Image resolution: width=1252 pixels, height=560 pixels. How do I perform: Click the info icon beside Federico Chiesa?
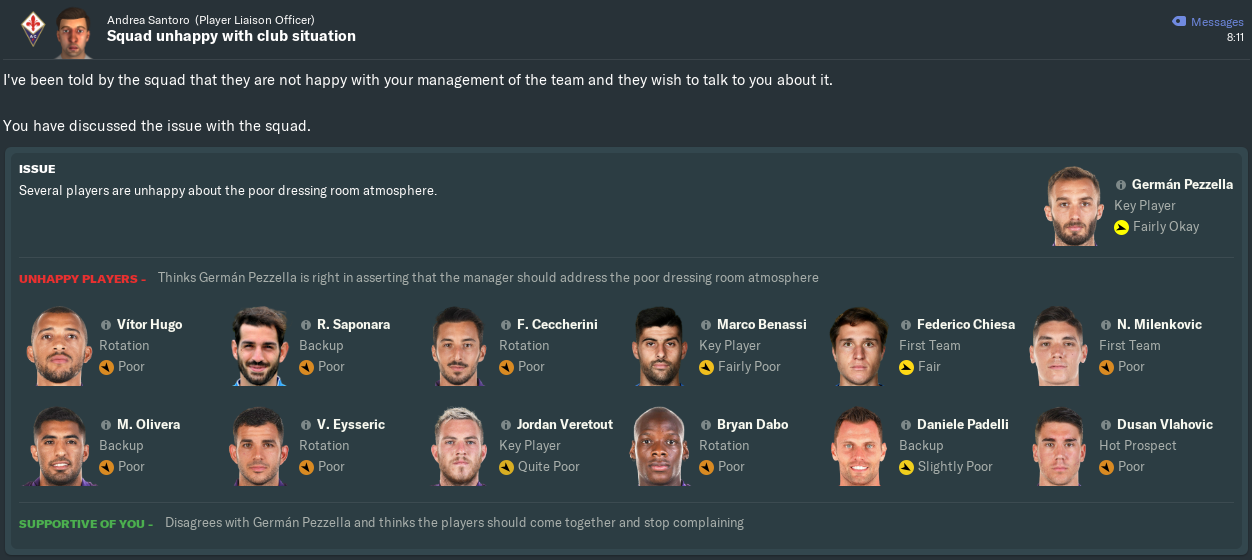tap(906, 325)
